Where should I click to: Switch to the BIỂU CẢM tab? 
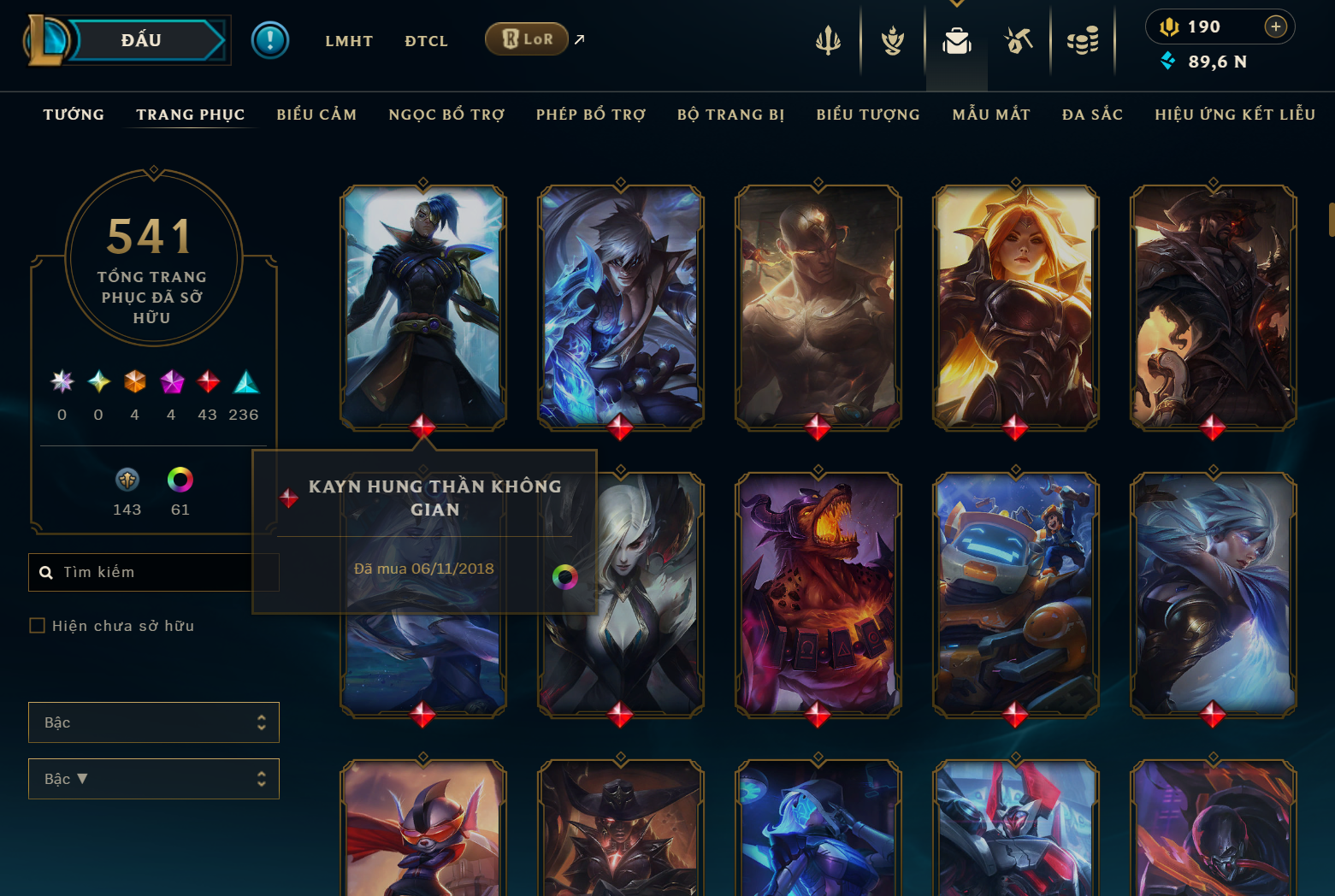click(316, 115)
